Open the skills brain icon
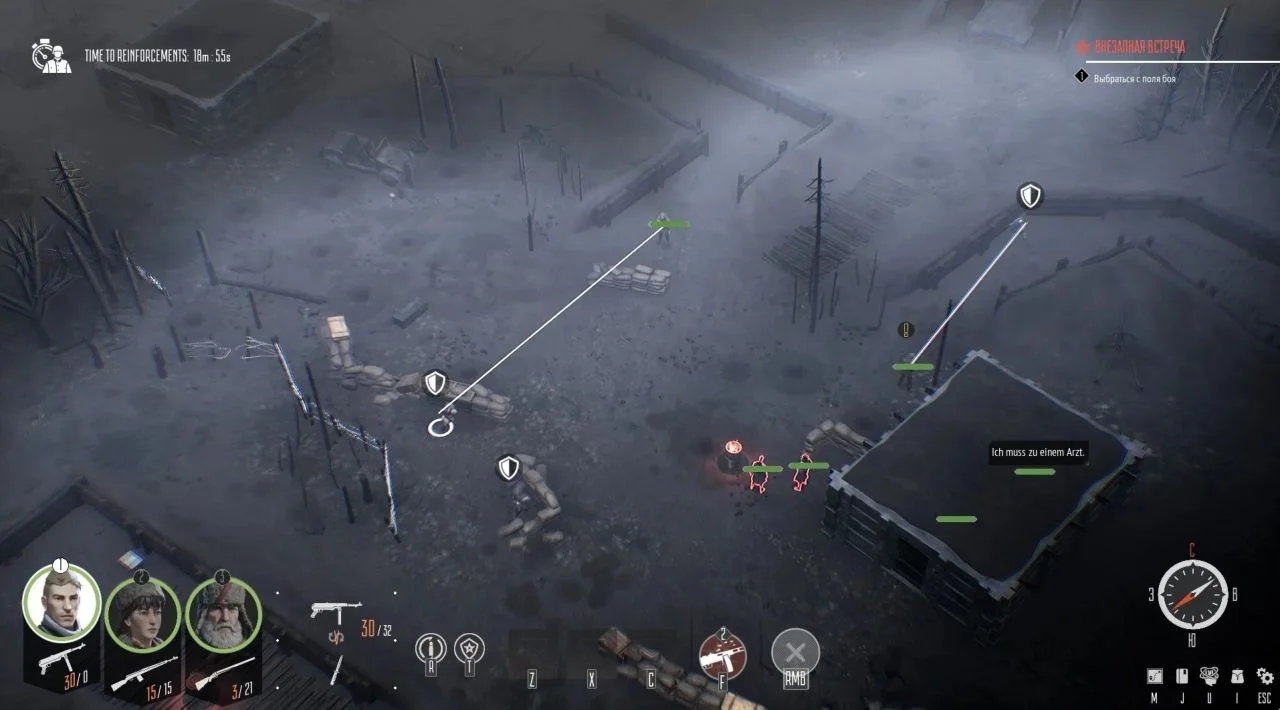The width and height of the screenshot is (1280, 710). click(1209, 676)
